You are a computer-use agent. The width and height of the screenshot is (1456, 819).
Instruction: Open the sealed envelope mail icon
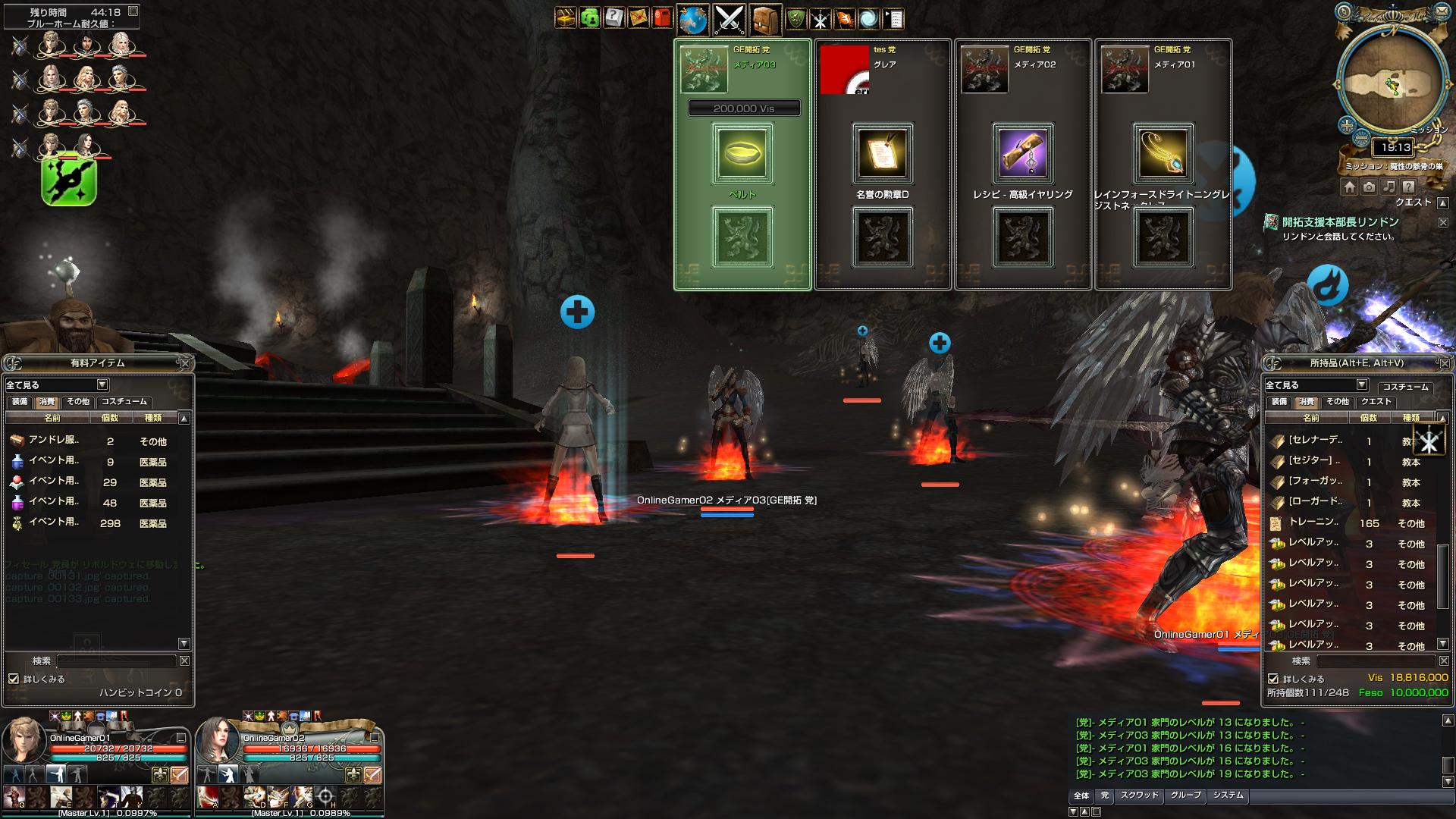(x=639, y=18)
